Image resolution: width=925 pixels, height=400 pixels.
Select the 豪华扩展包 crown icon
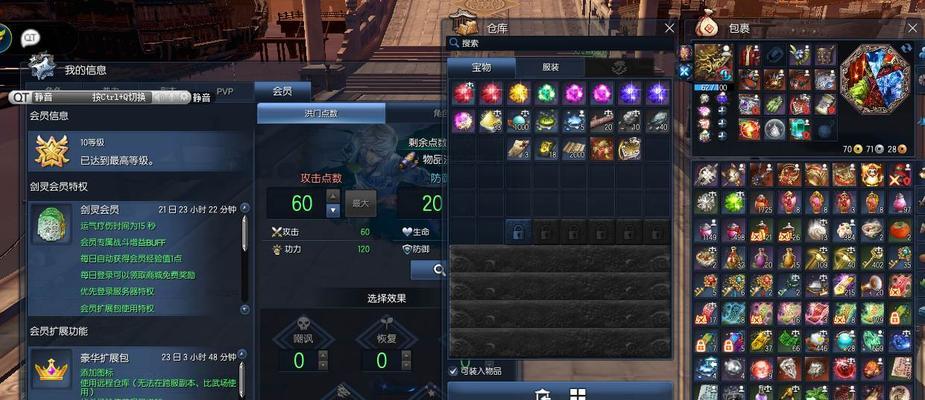pyautogui.click(x=49, y=372)
